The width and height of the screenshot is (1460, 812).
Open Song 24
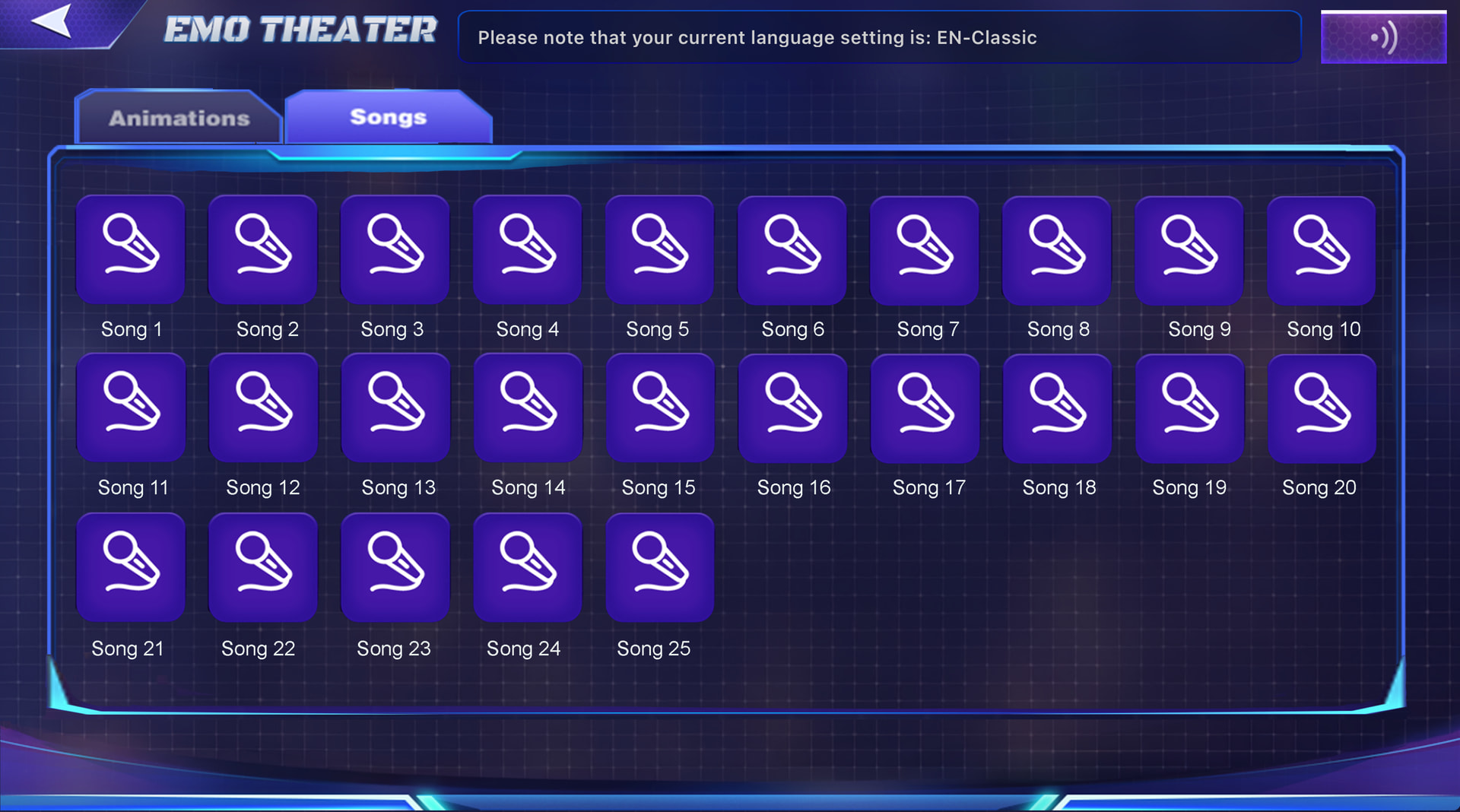click(x=528, y=567)
